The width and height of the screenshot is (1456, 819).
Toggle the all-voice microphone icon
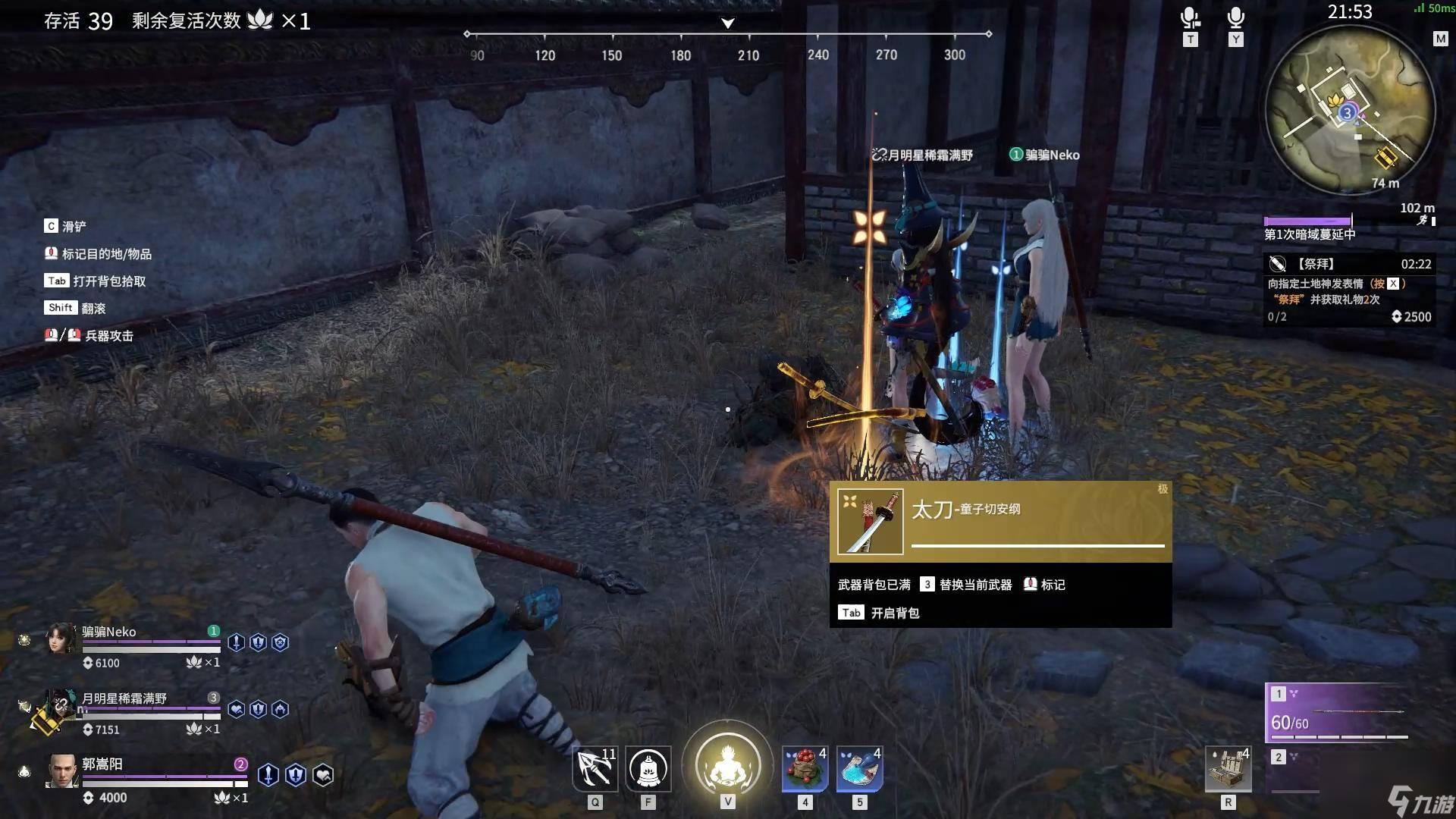point(1236,18)
